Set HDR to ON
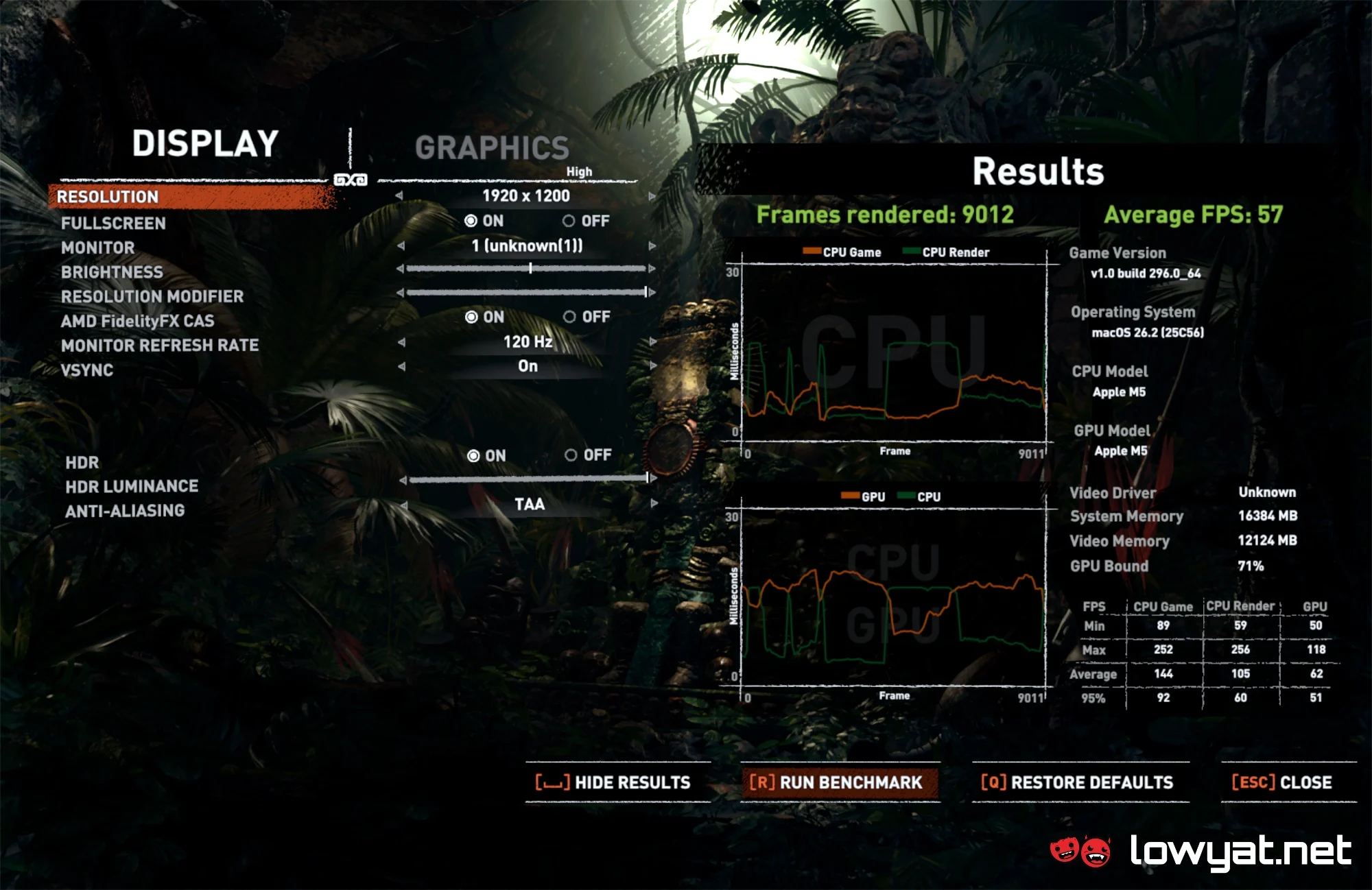Viewport: 1372px width, 890px height. pos(473,456)
